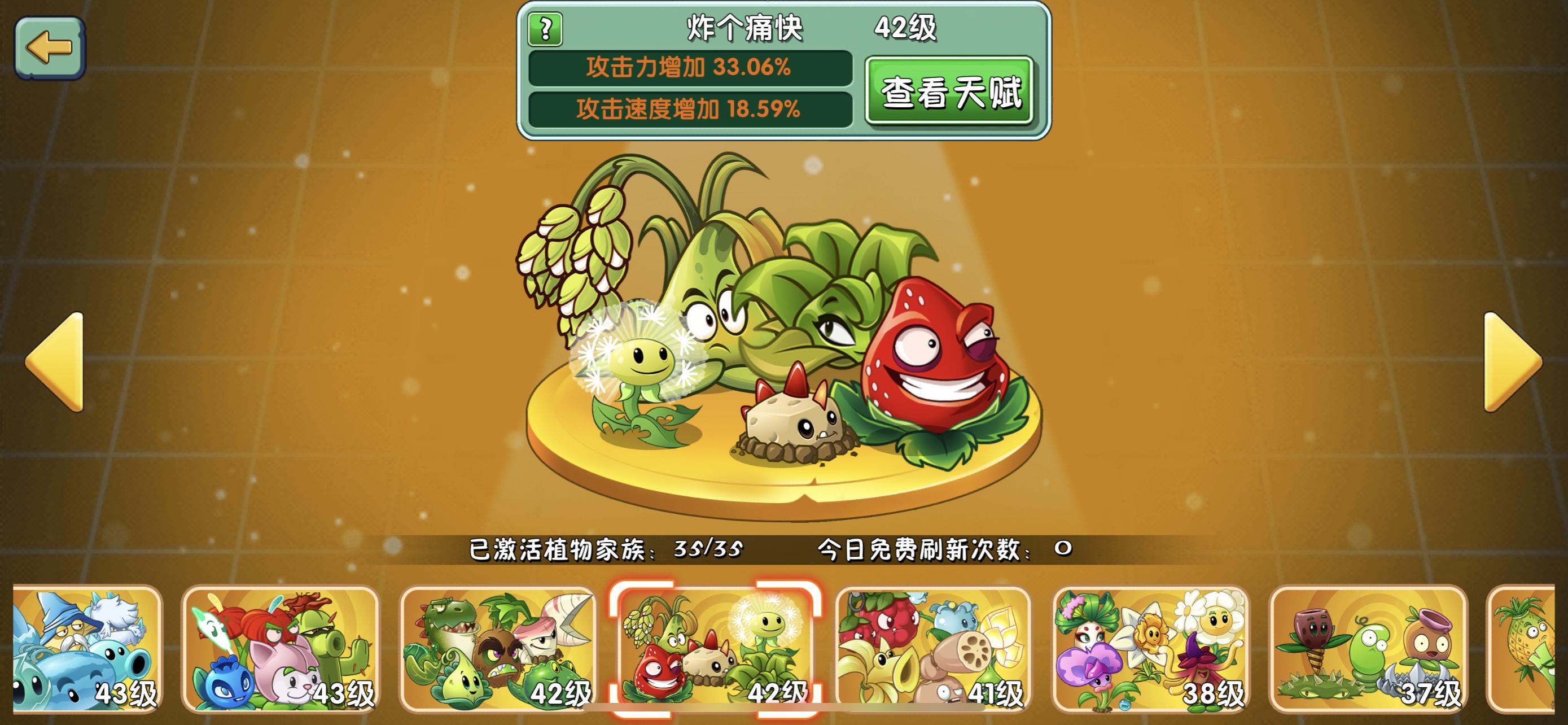Click the 攻击速度增加 18.59% stat bar
The height and width of the screenshot is (725, 1568).
[691, 111]
